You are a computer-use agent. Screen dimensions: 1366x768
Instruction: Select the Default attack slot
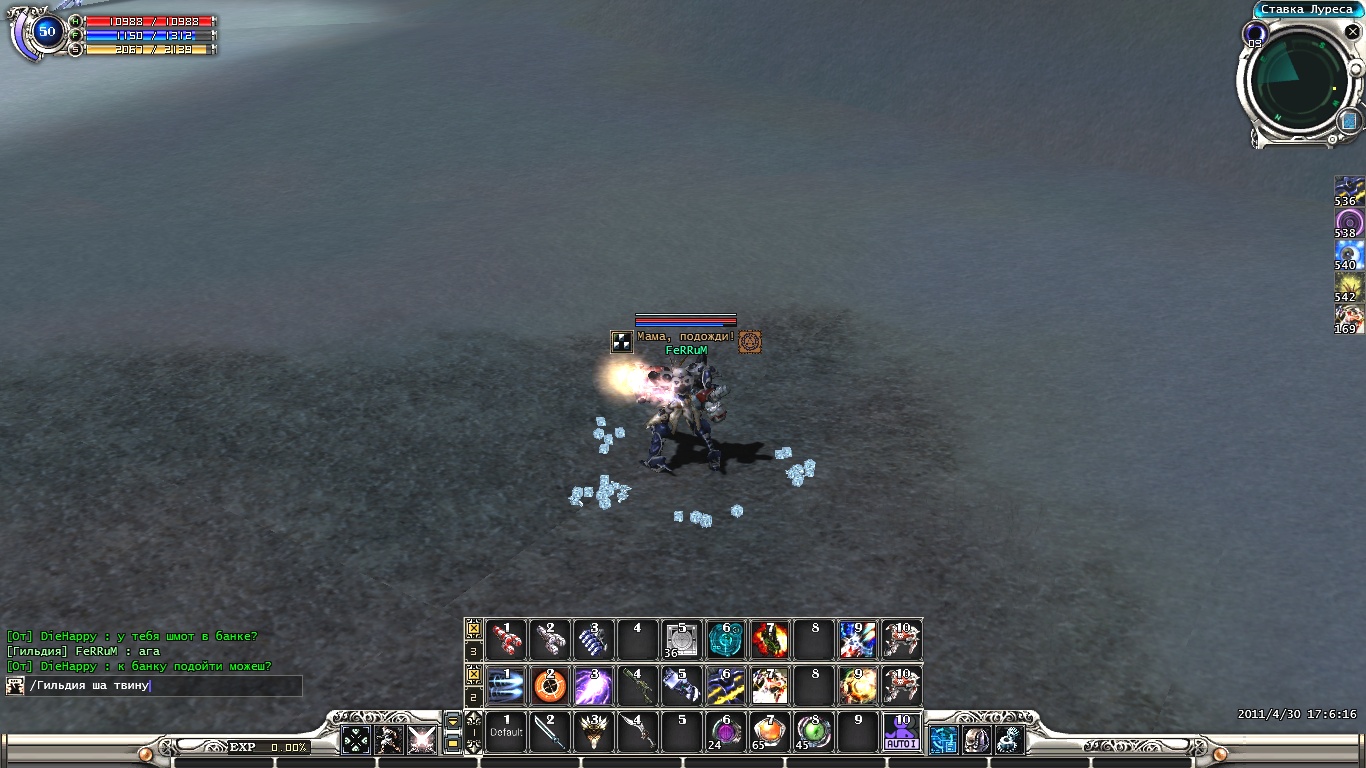tap(506, 732)
